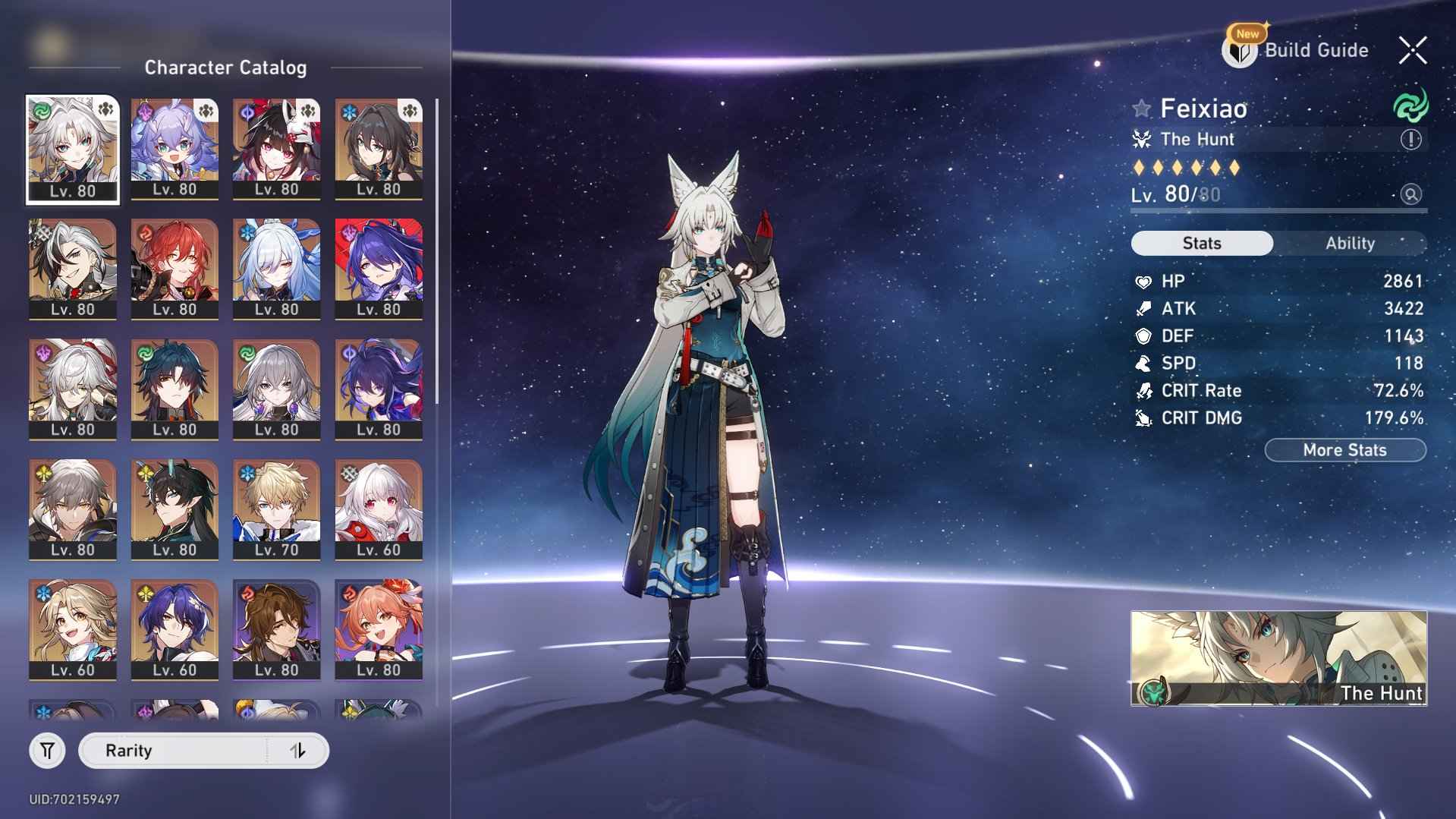Select the Stats tab
Screen dimensions: 1456x819
[x=1202, y=244]
